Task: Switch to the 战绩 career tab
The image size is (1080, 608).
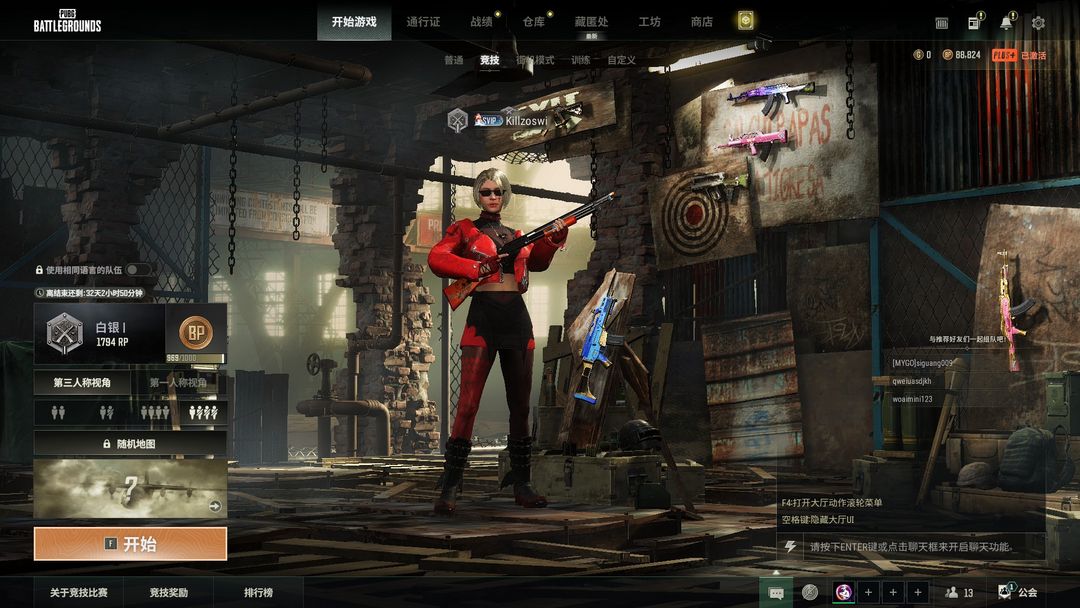Action: point(482,22)
